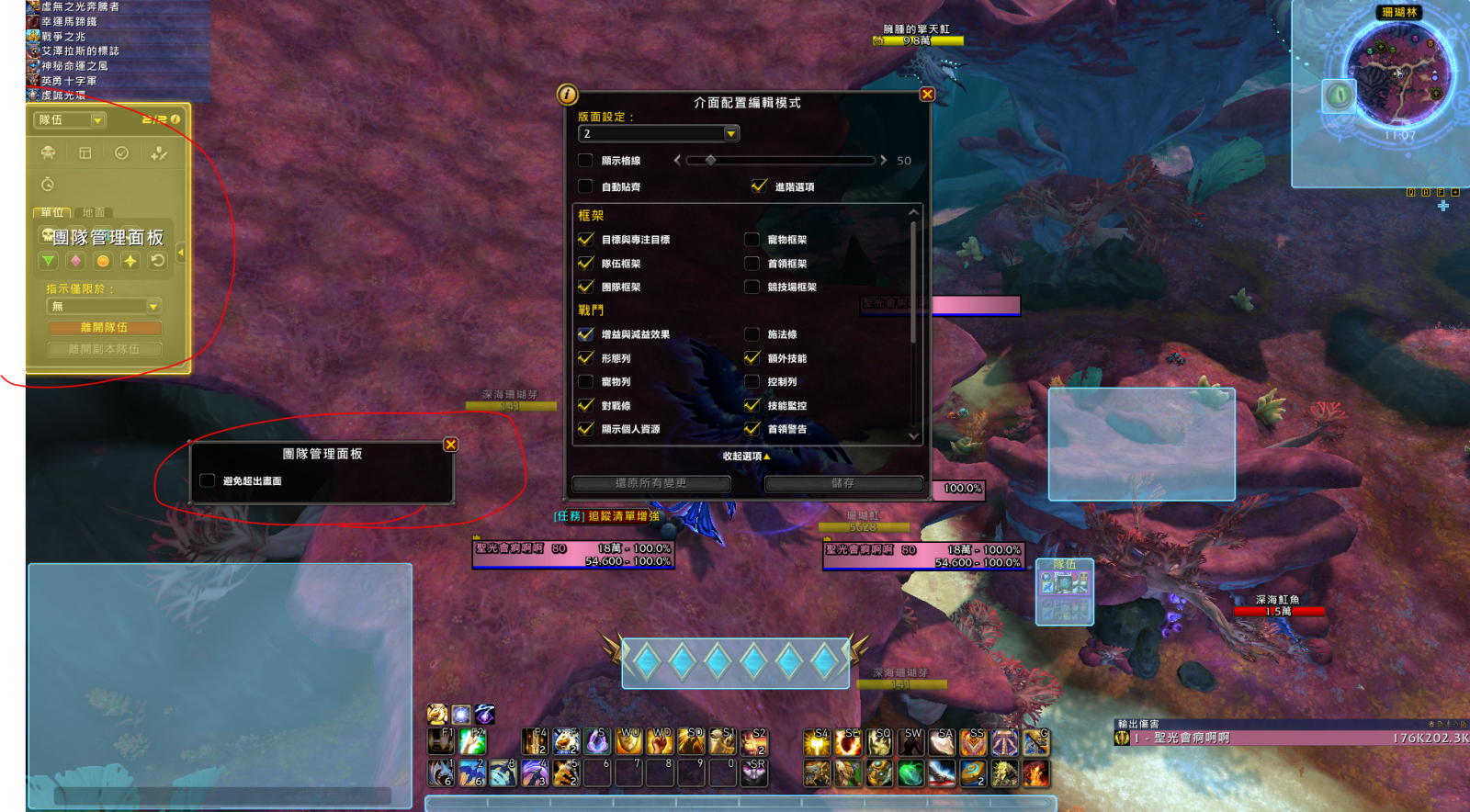This screenshot has height=812, width=1470.
Task: Click the 儲存 save button
Action: tap(842, 483)
